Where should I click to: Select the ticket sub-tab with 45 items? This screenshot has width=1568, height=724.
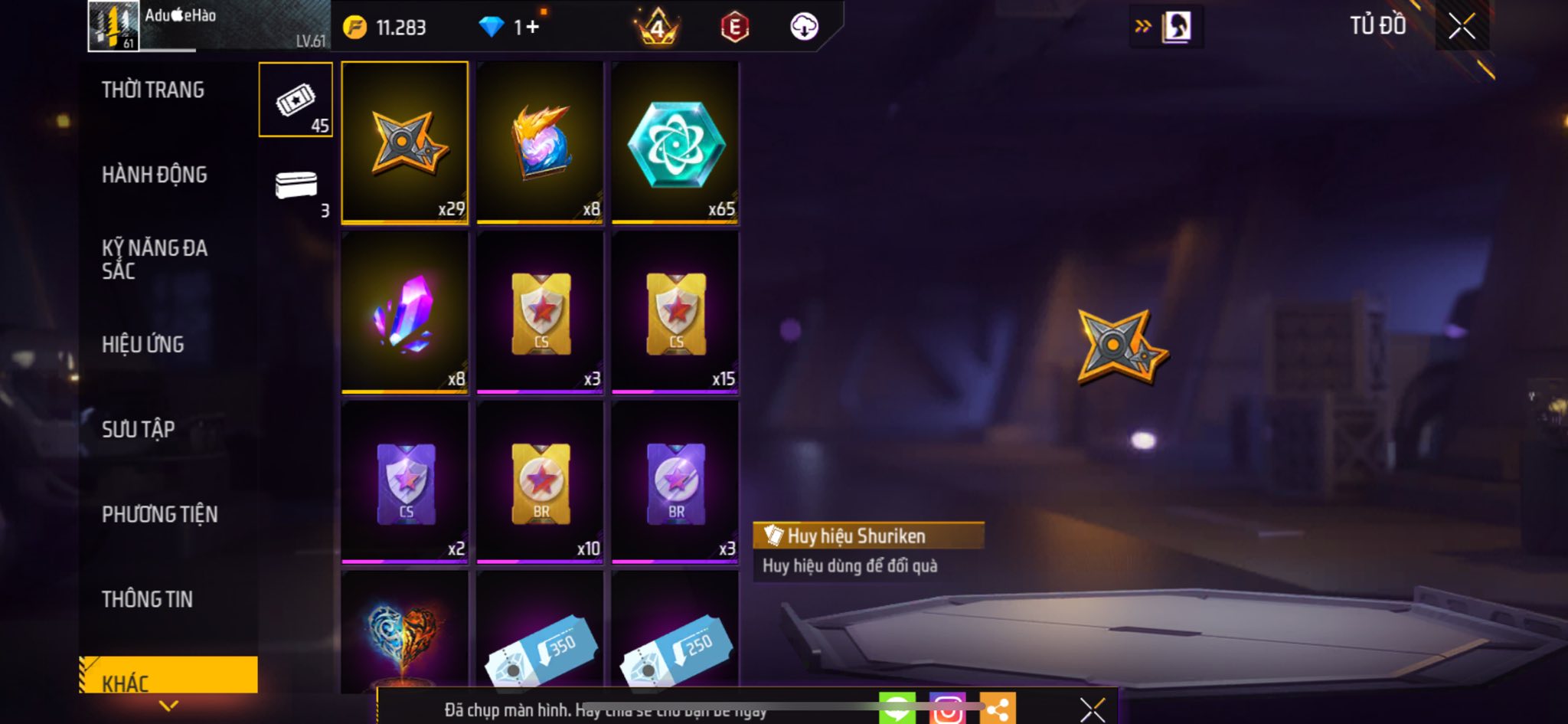click(296, 100)
